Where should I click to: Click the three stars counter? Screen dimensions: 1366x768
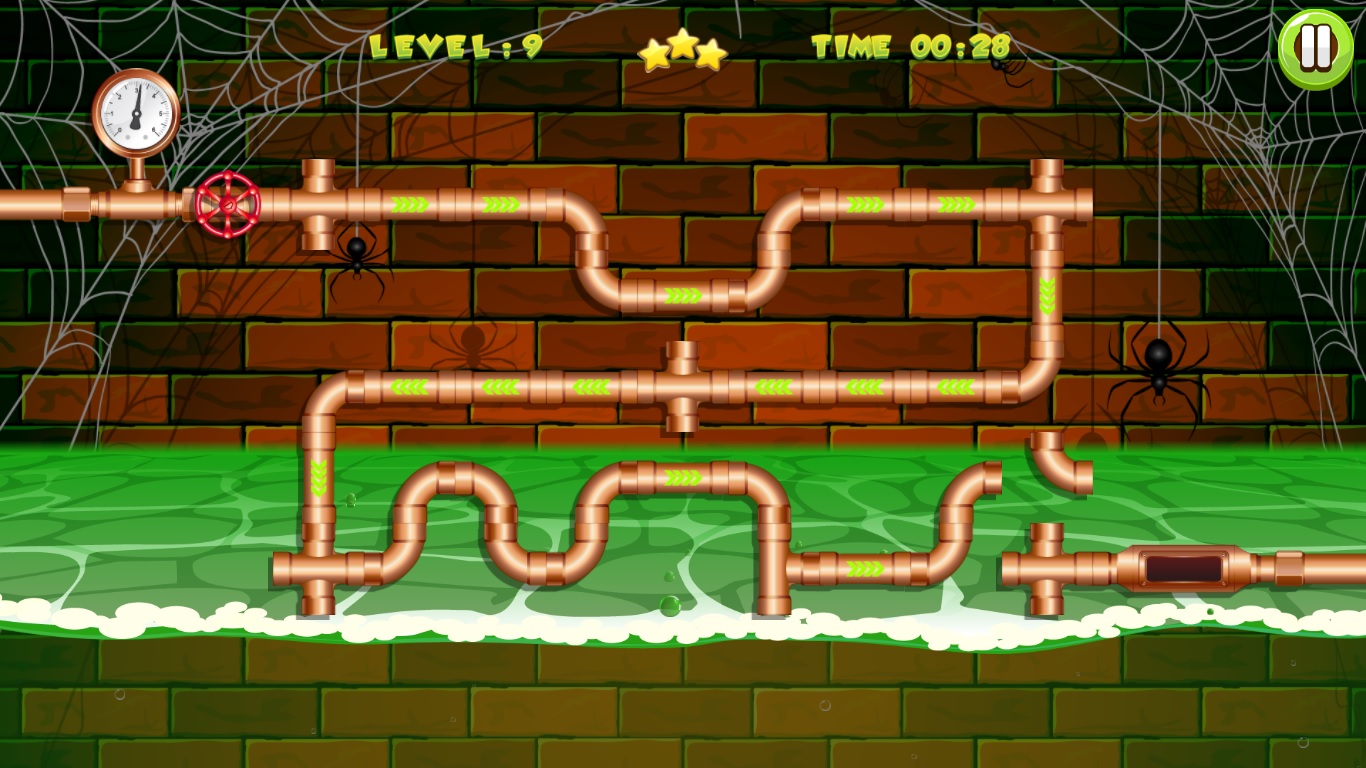coord(684,50)
